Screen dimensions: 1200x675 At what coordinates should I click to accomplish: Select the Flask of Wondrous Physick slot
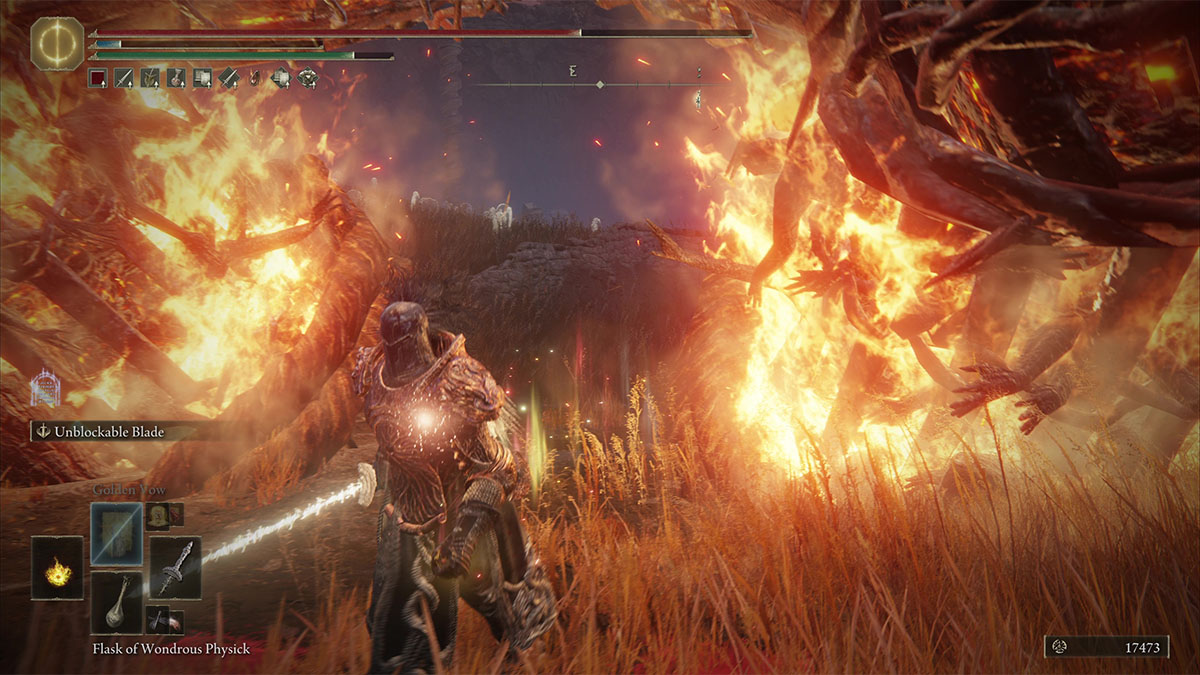[x=117, y=603]
